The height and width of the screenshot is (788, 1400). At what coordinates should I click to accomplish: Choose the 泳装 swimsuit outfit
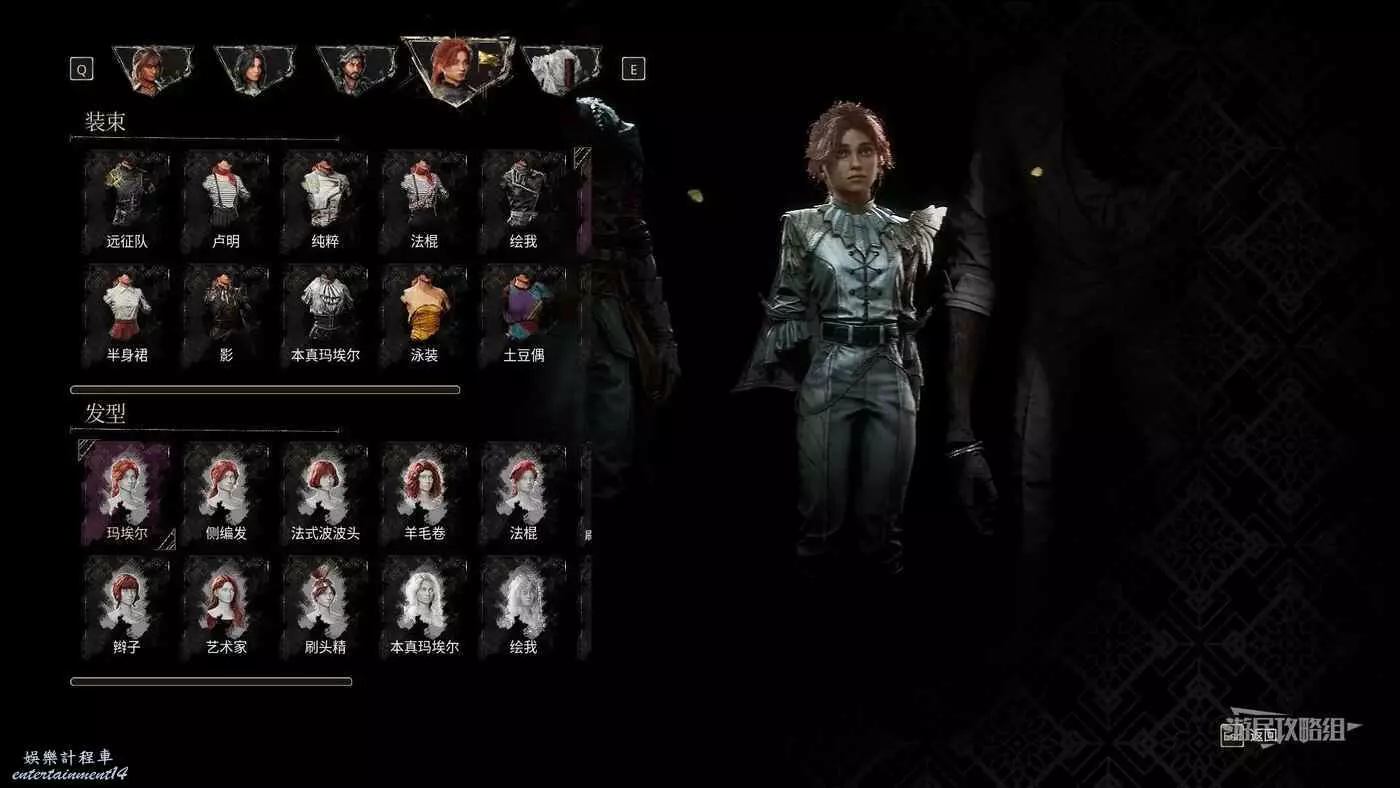(x=424, y=315)
